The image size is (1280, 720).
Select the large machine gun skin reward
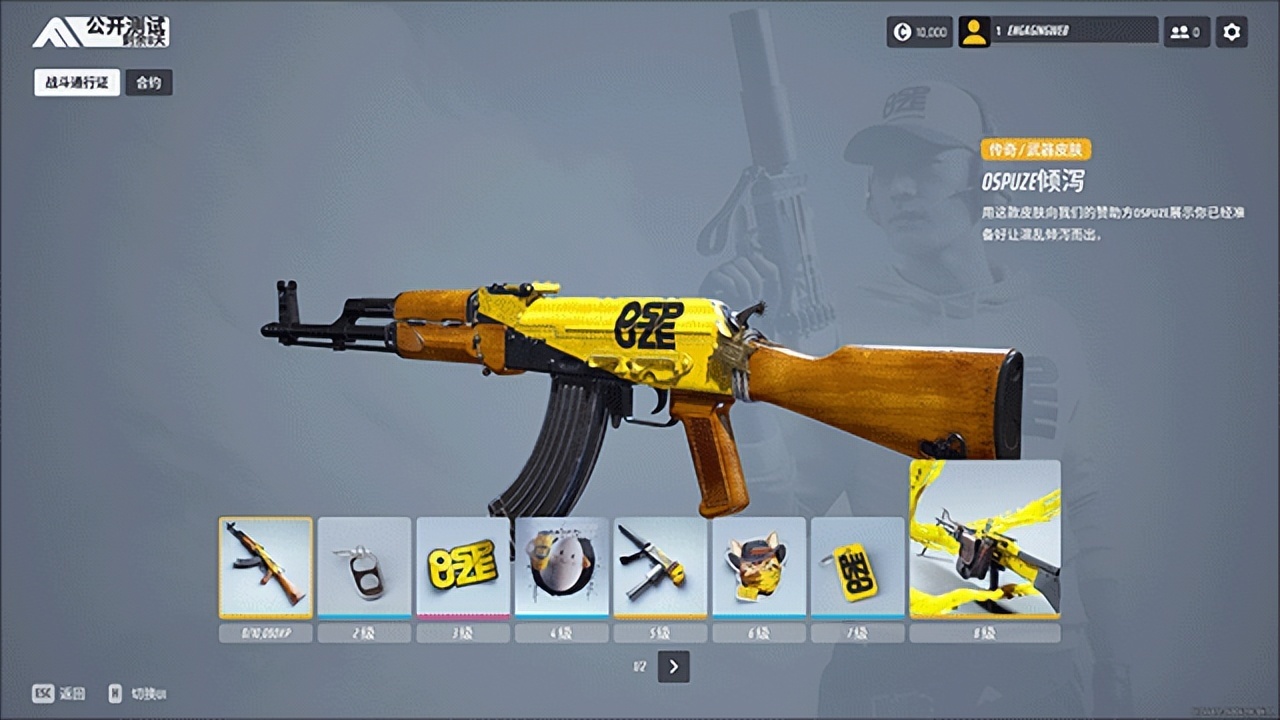tap(985, 540)
